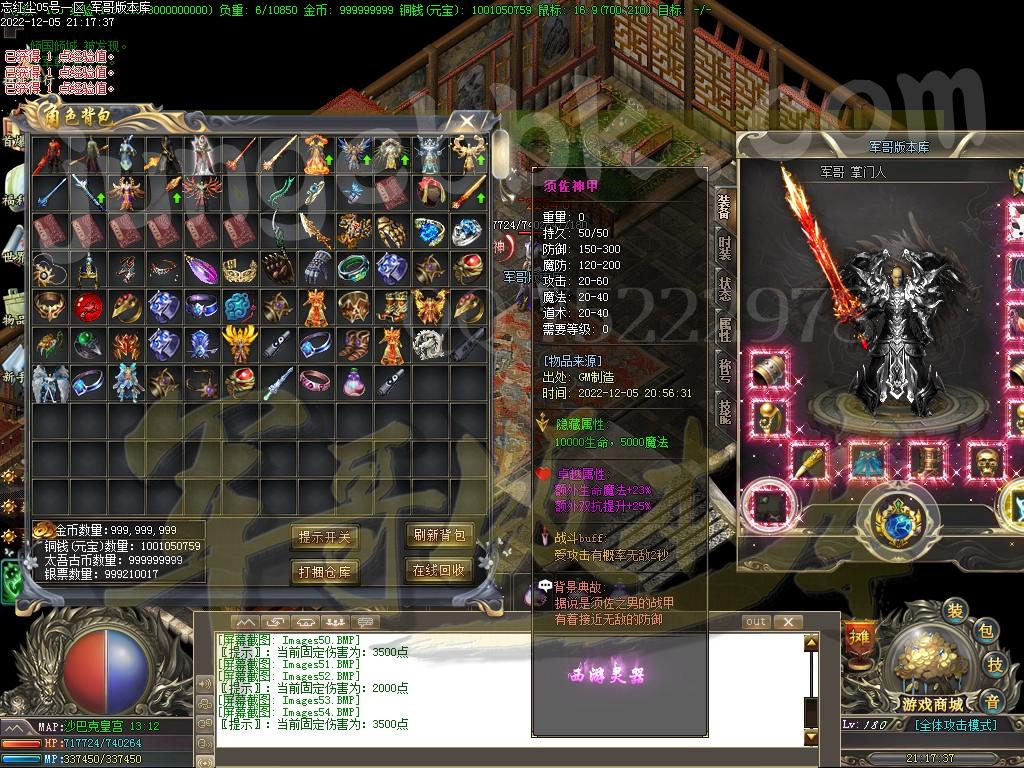Image resolution: width=1024 pixels, height=768 pixels.
Task: Click the 摊 stall button
Action: pyautogui.click(x=859, y=636)
